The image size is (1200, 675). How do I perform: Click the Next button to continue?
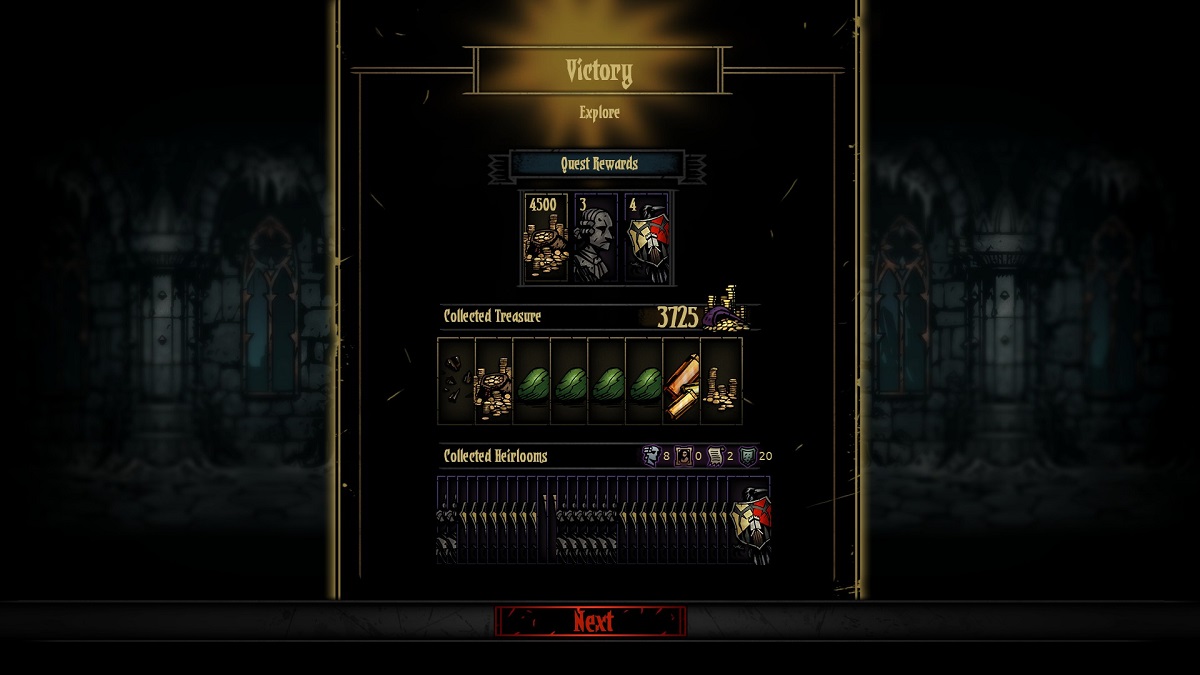pos(591,621)
